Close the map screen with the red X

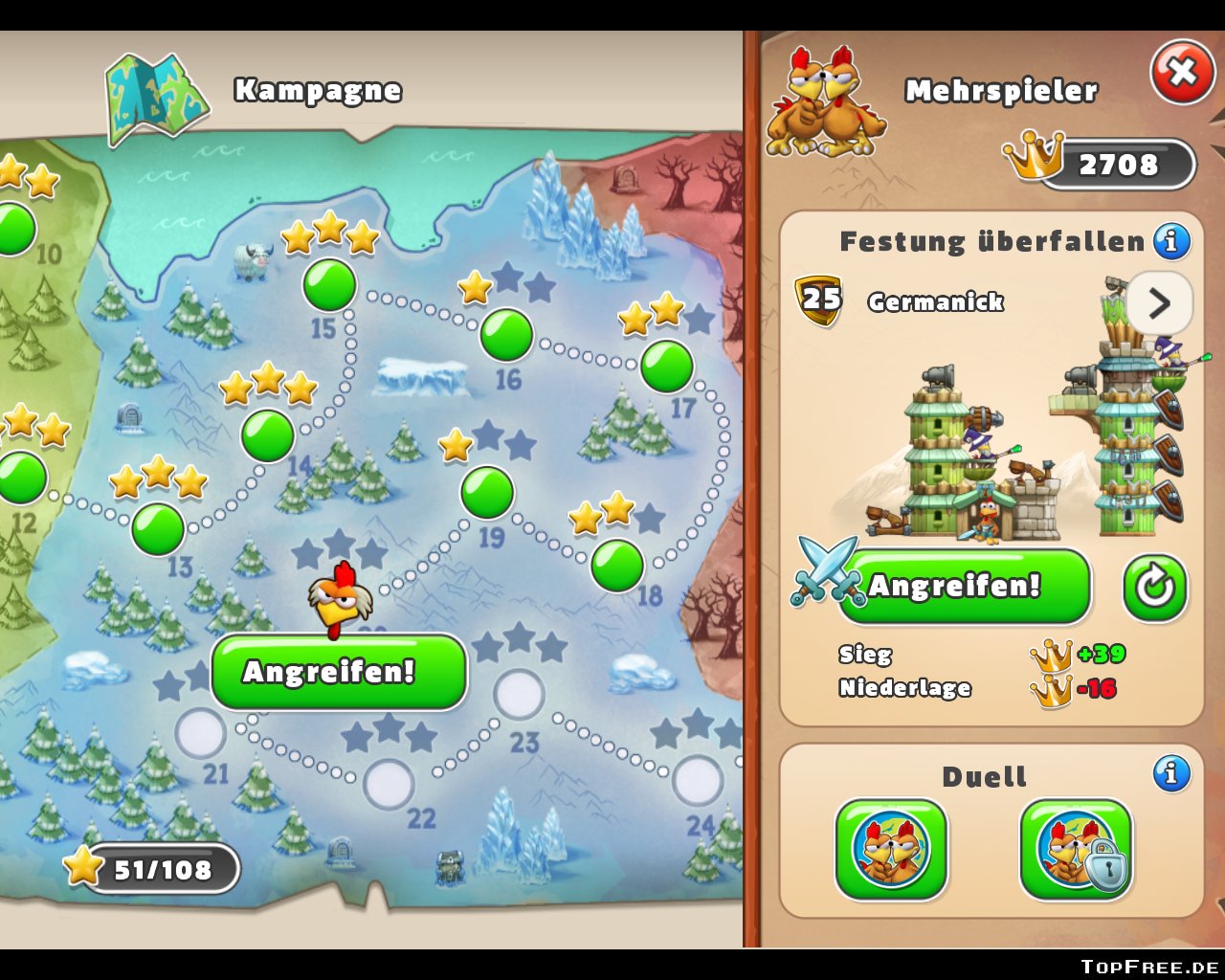coord(1183,72)
